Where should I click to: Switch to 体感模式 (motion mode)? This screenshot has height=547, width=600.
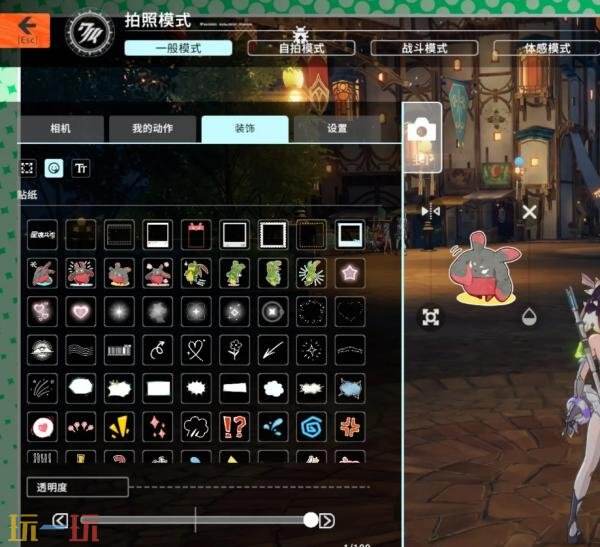pyautogui.click(x=546, y=48)
